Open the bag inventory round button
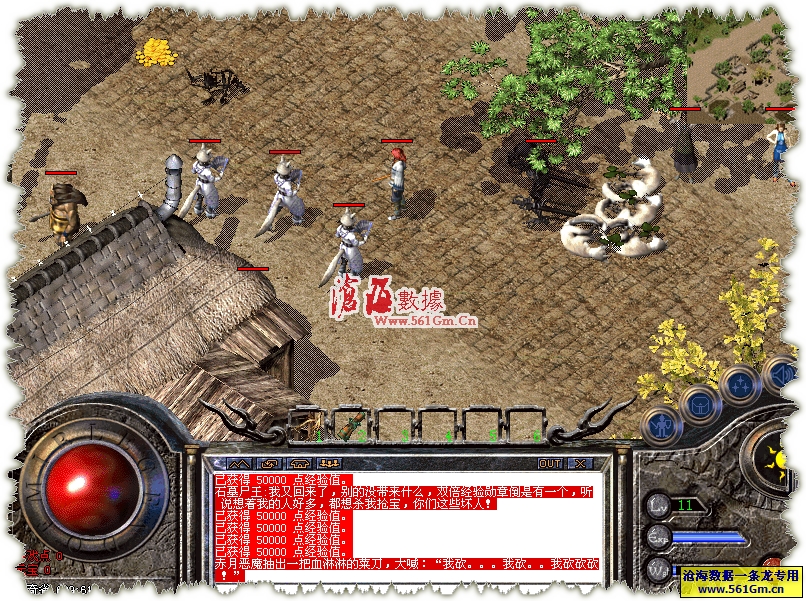This screenshot has height=601, width=806. (698, 404)
